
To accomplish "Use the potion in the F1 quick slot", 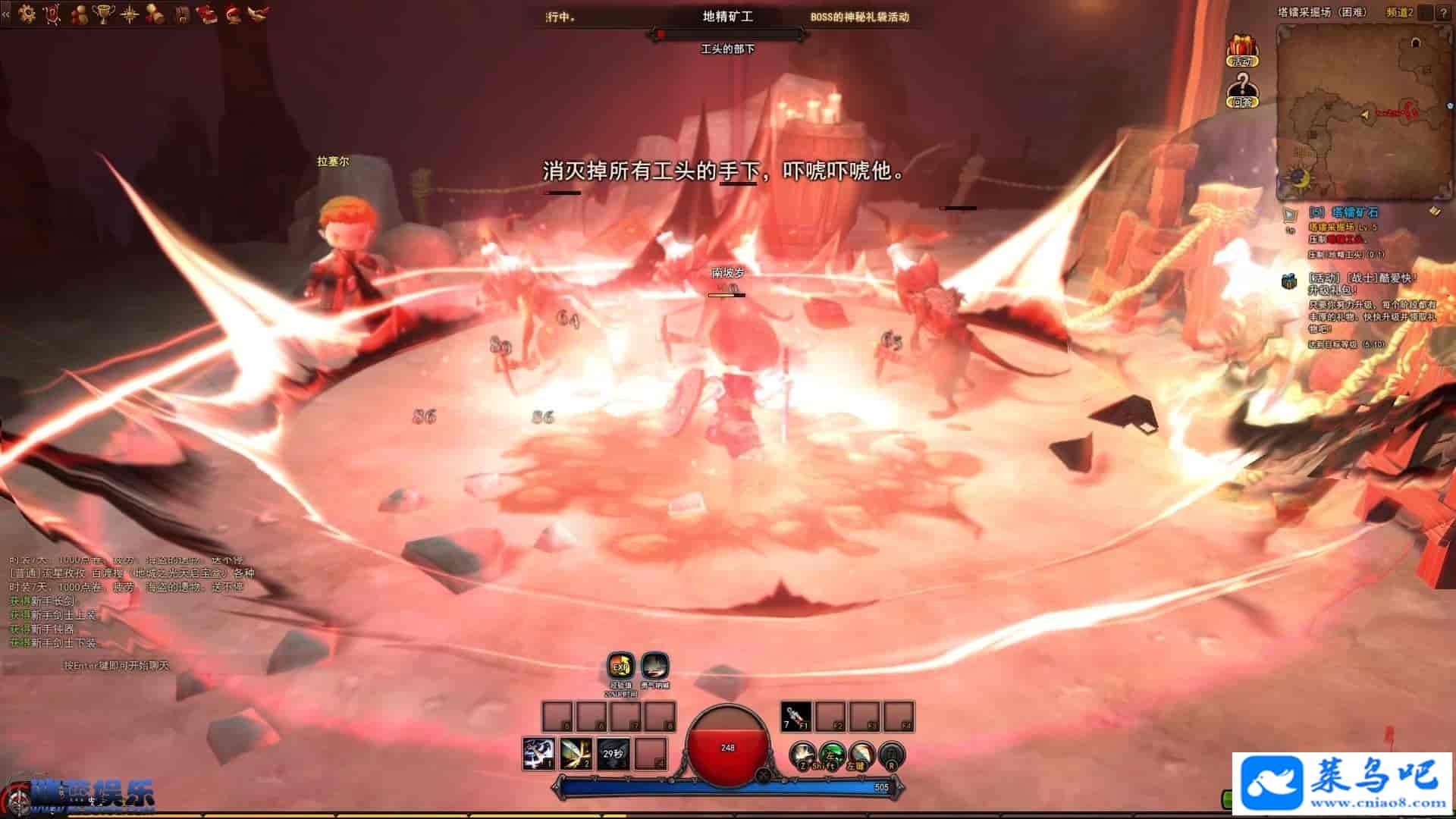I will 795,717.
